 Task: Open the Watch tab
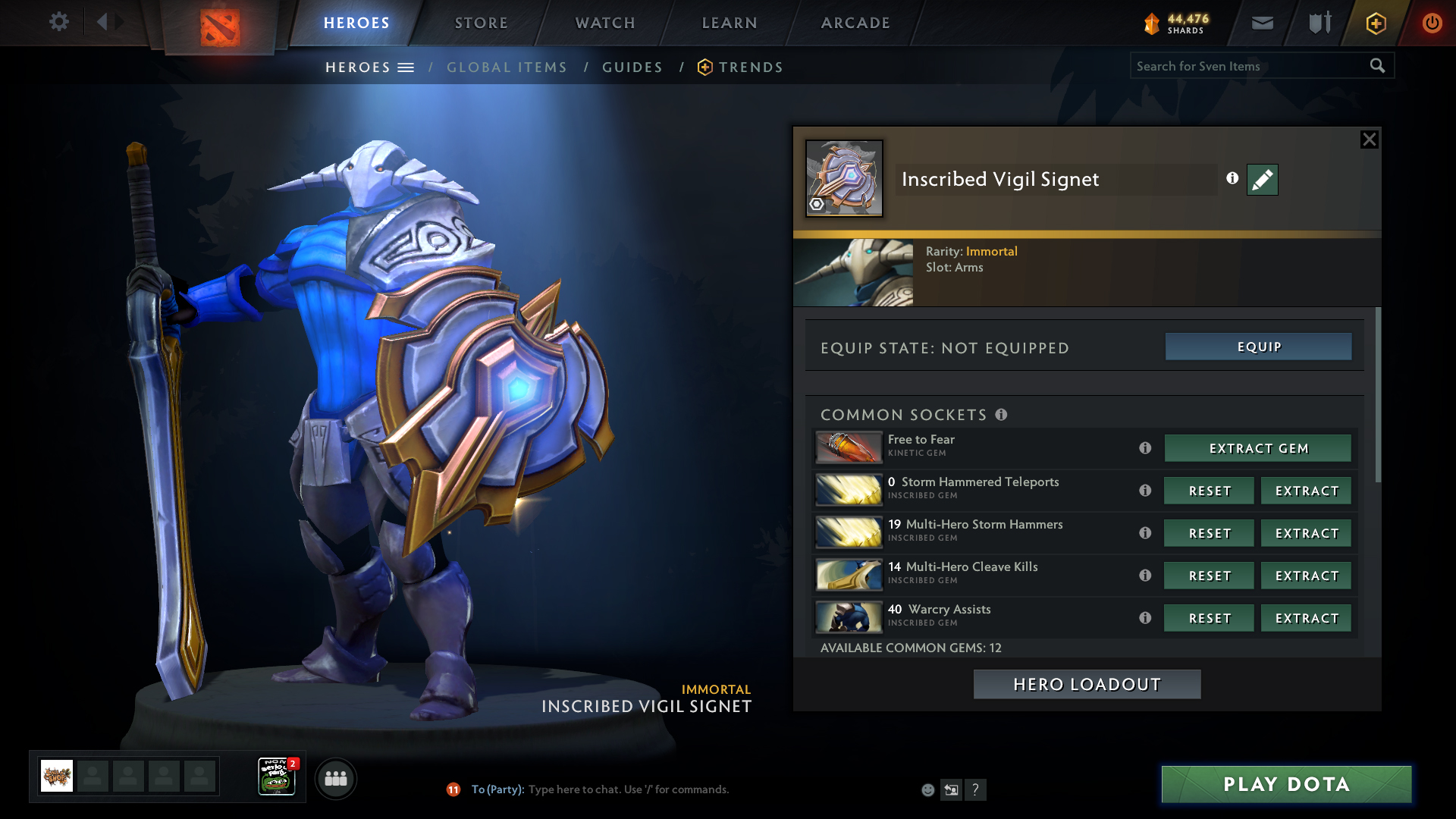pyautogui.click(x=605, y=24)
